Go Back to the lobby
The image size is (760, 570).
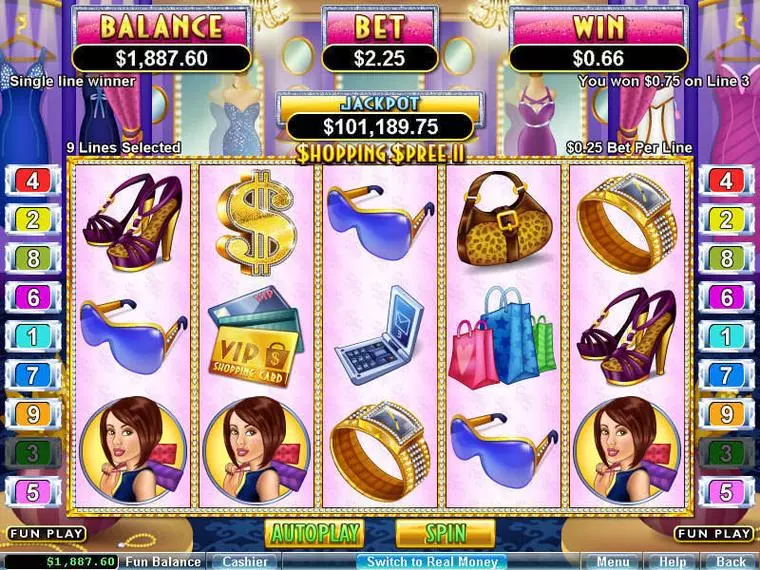731,562
